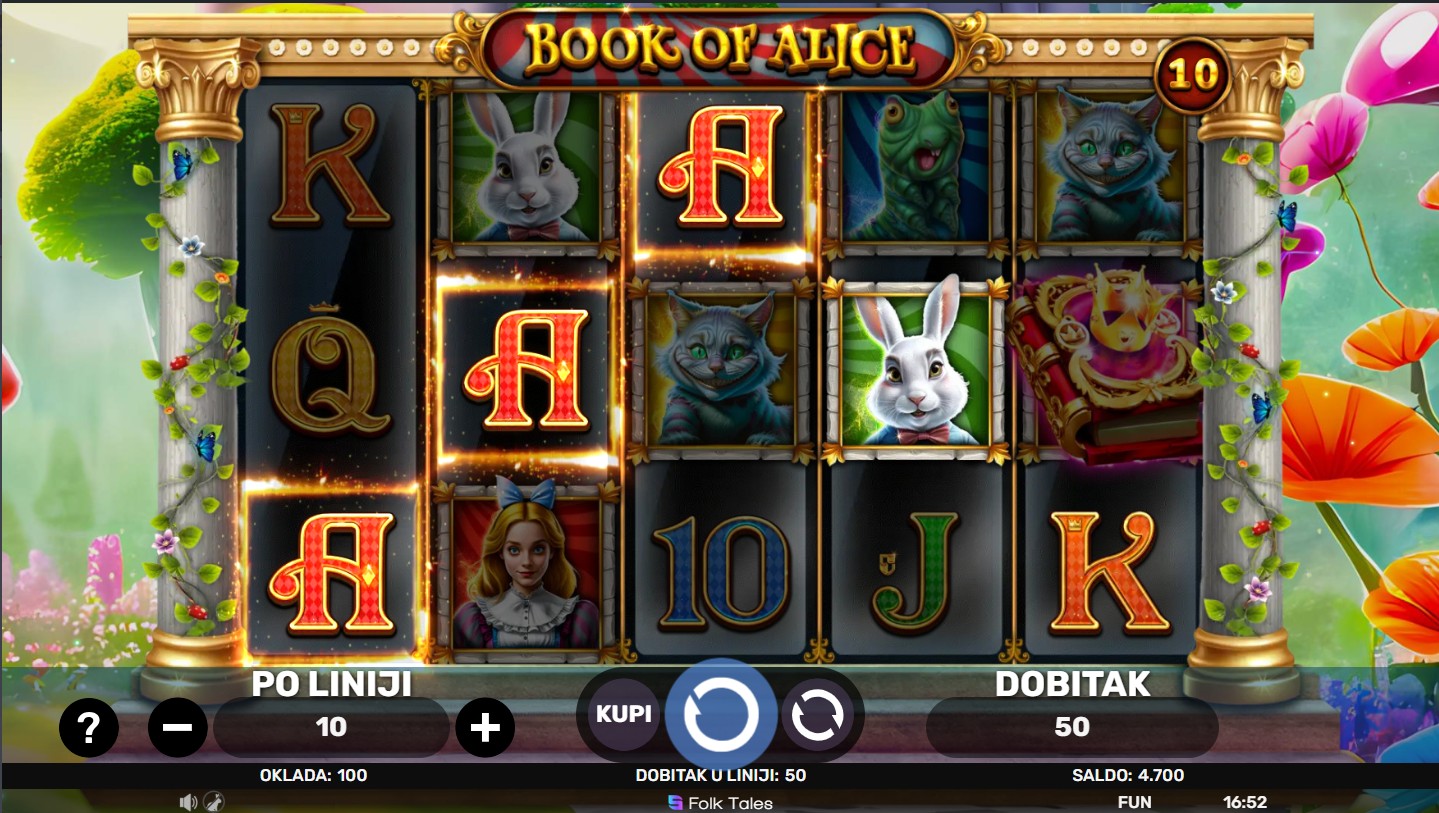Activate the autoplay circular arrows button

click(817, 714)
